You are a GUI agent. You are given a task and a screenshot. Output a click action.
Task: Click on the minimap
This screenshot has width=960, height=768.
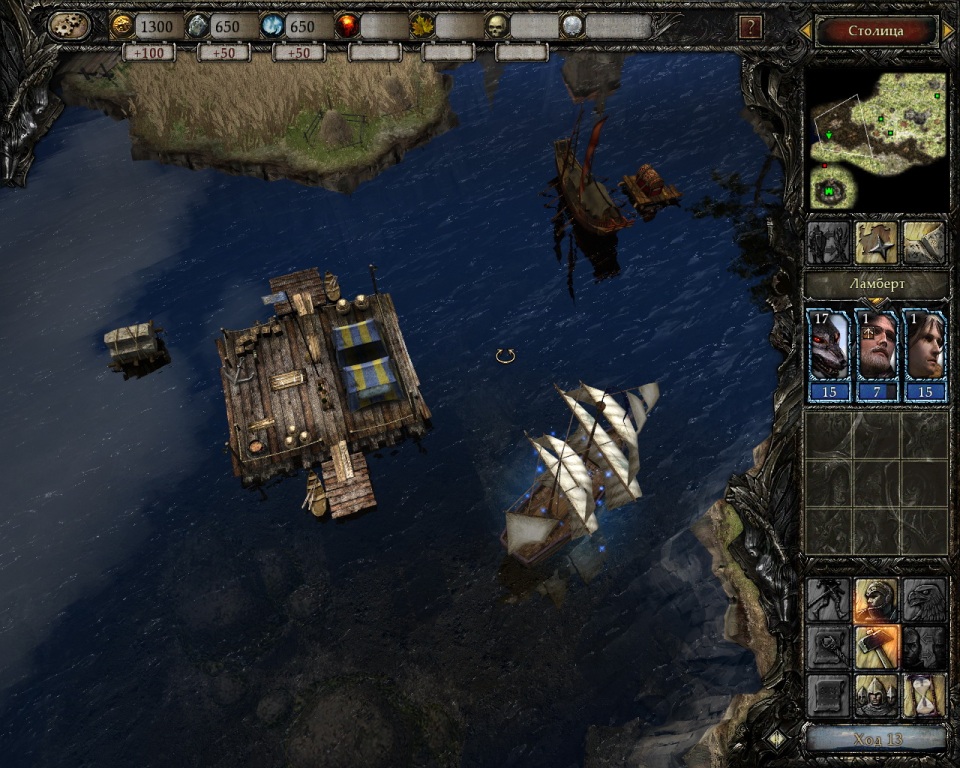pyautogui.click(x=877, y=140)
